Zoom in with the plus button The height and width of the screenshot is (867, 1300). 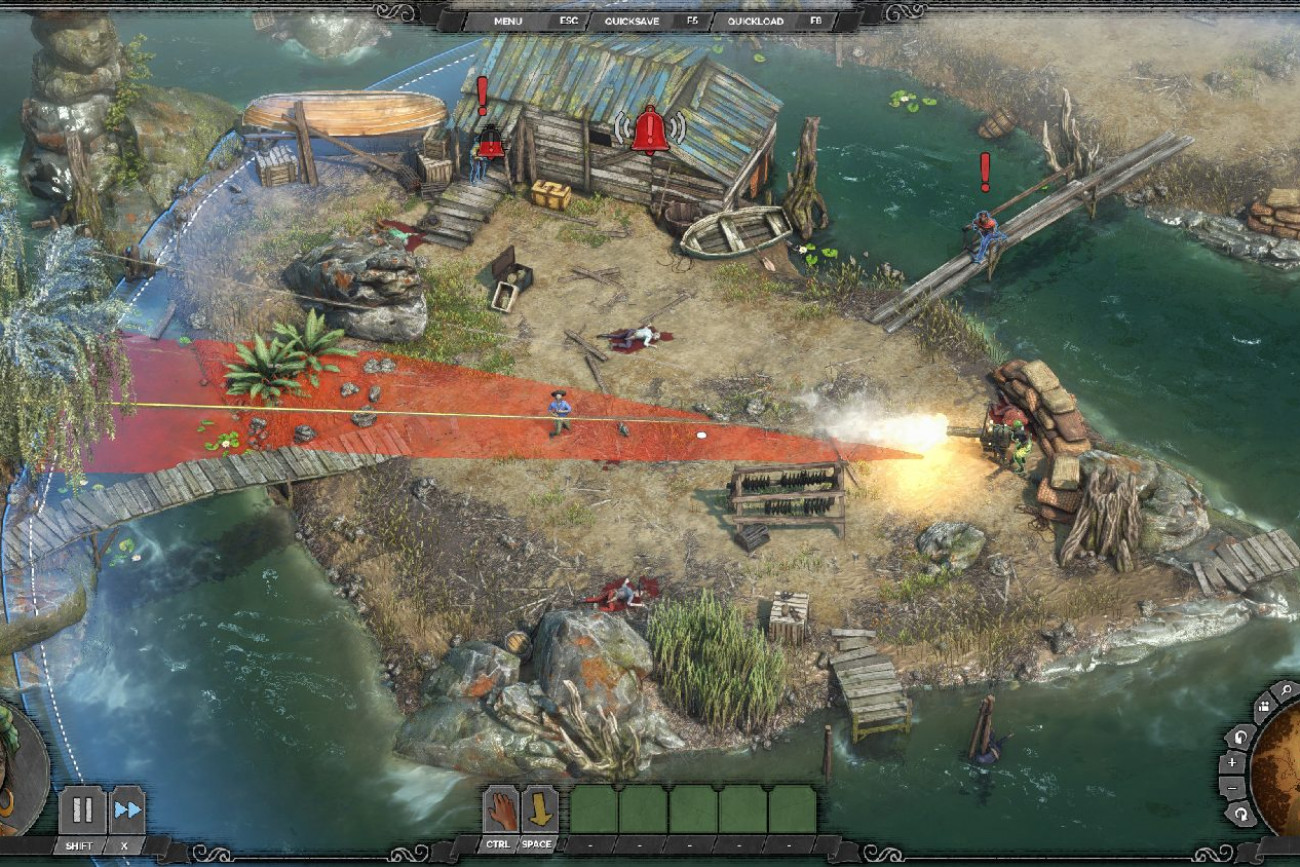point(1232,763)
